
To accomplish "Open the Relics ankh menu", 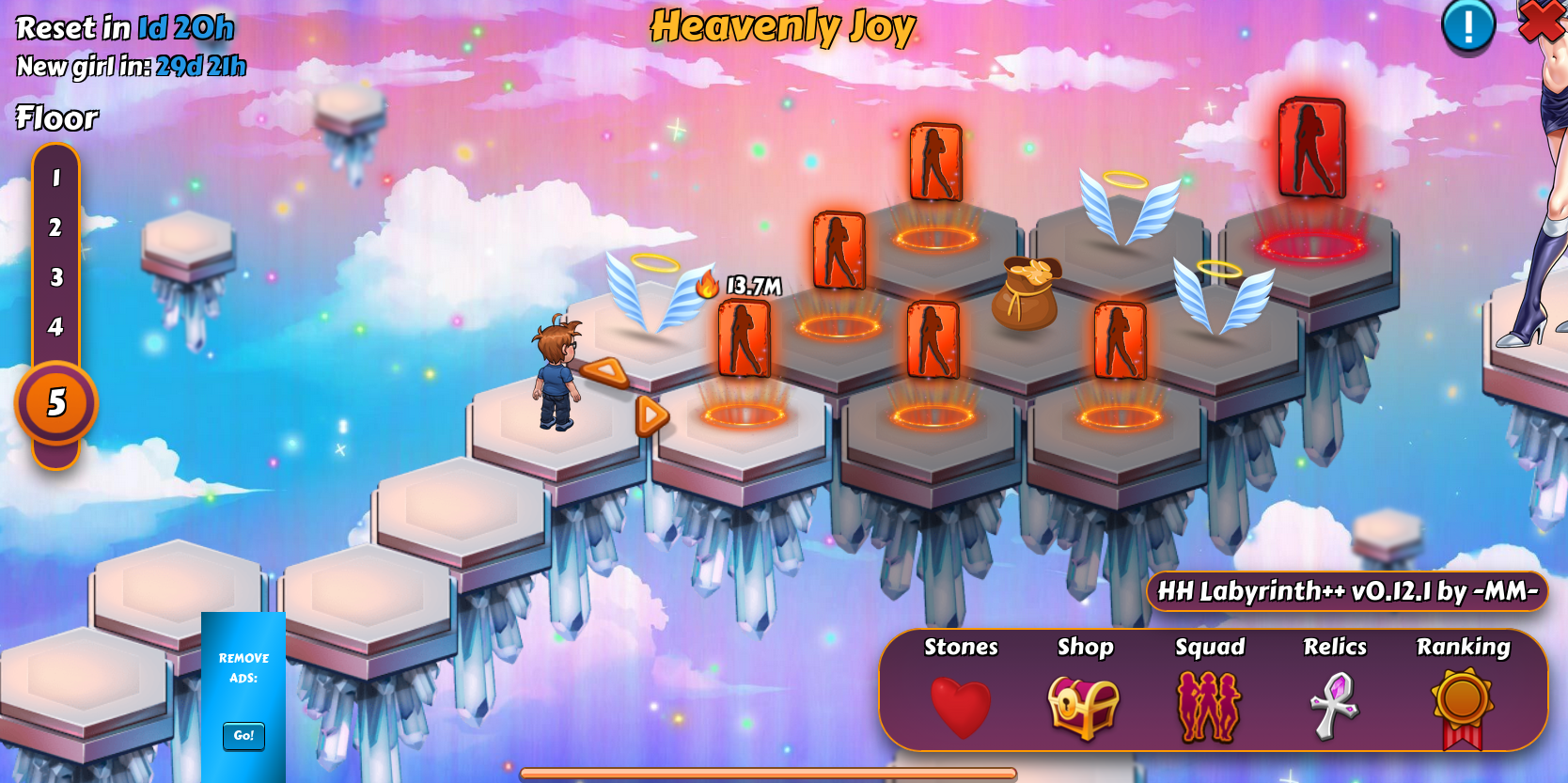I will pyautogui.click(x=1334, y=707).
